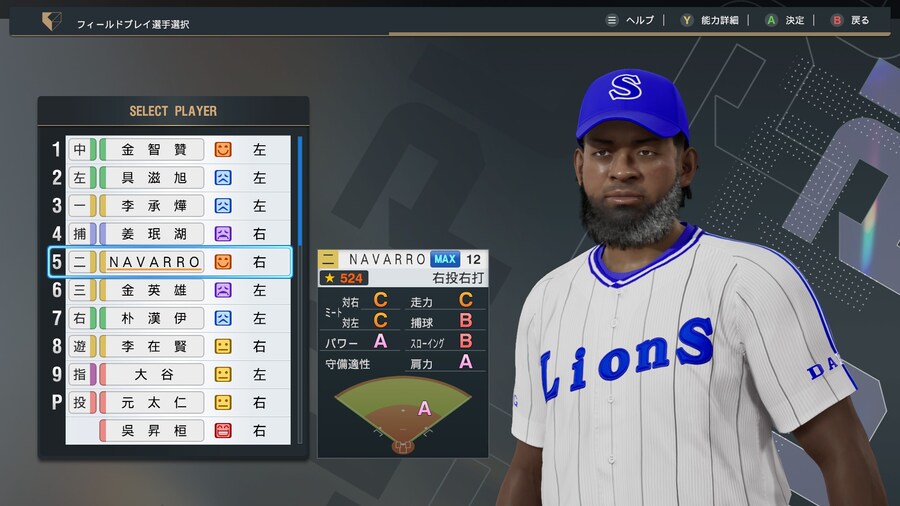
Task: Select 呉昇桓 at the list bottom
Action: coord(155,430)
